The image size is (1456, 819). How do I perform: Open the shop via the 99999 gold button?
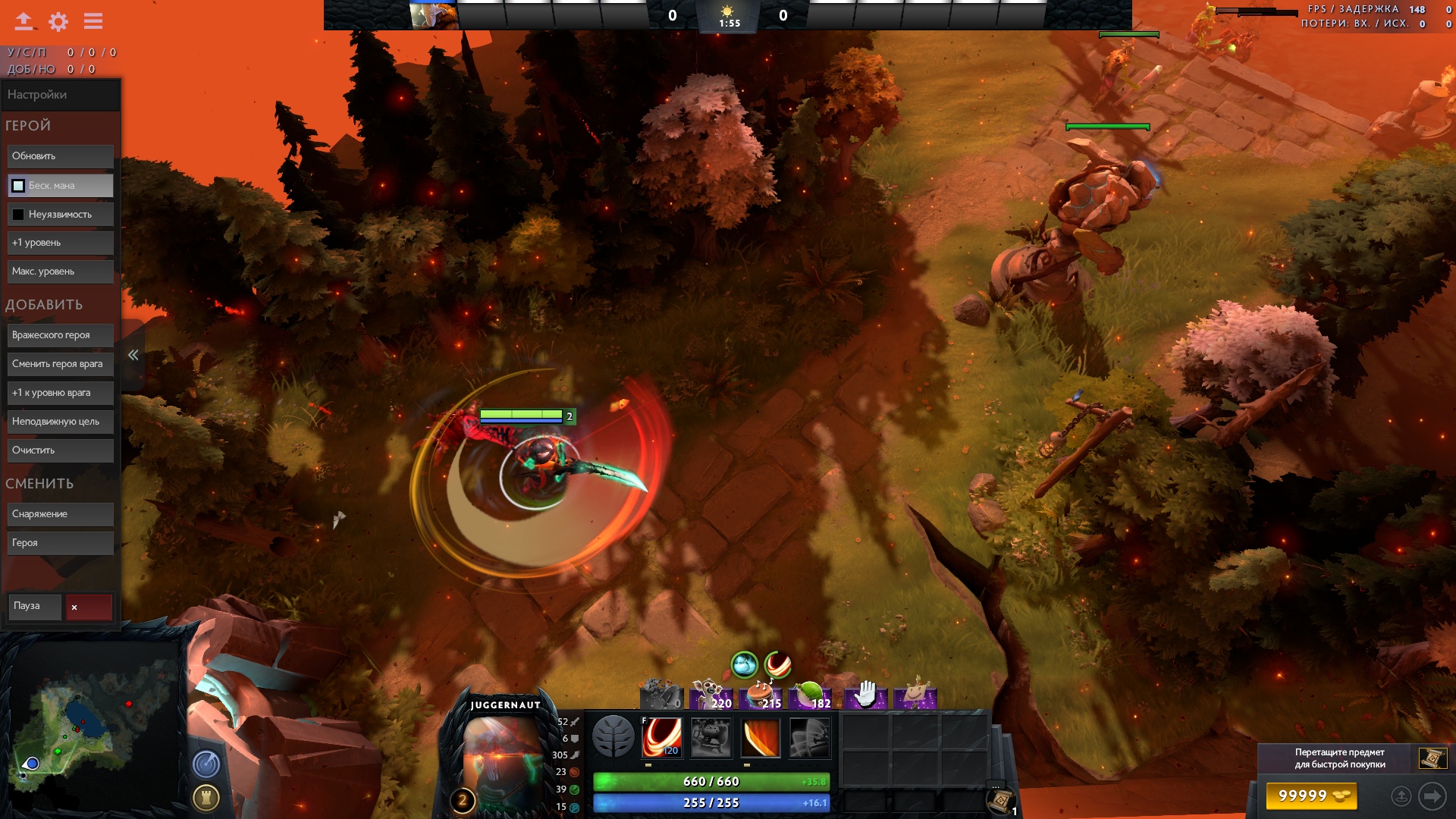coord(1311,795)
